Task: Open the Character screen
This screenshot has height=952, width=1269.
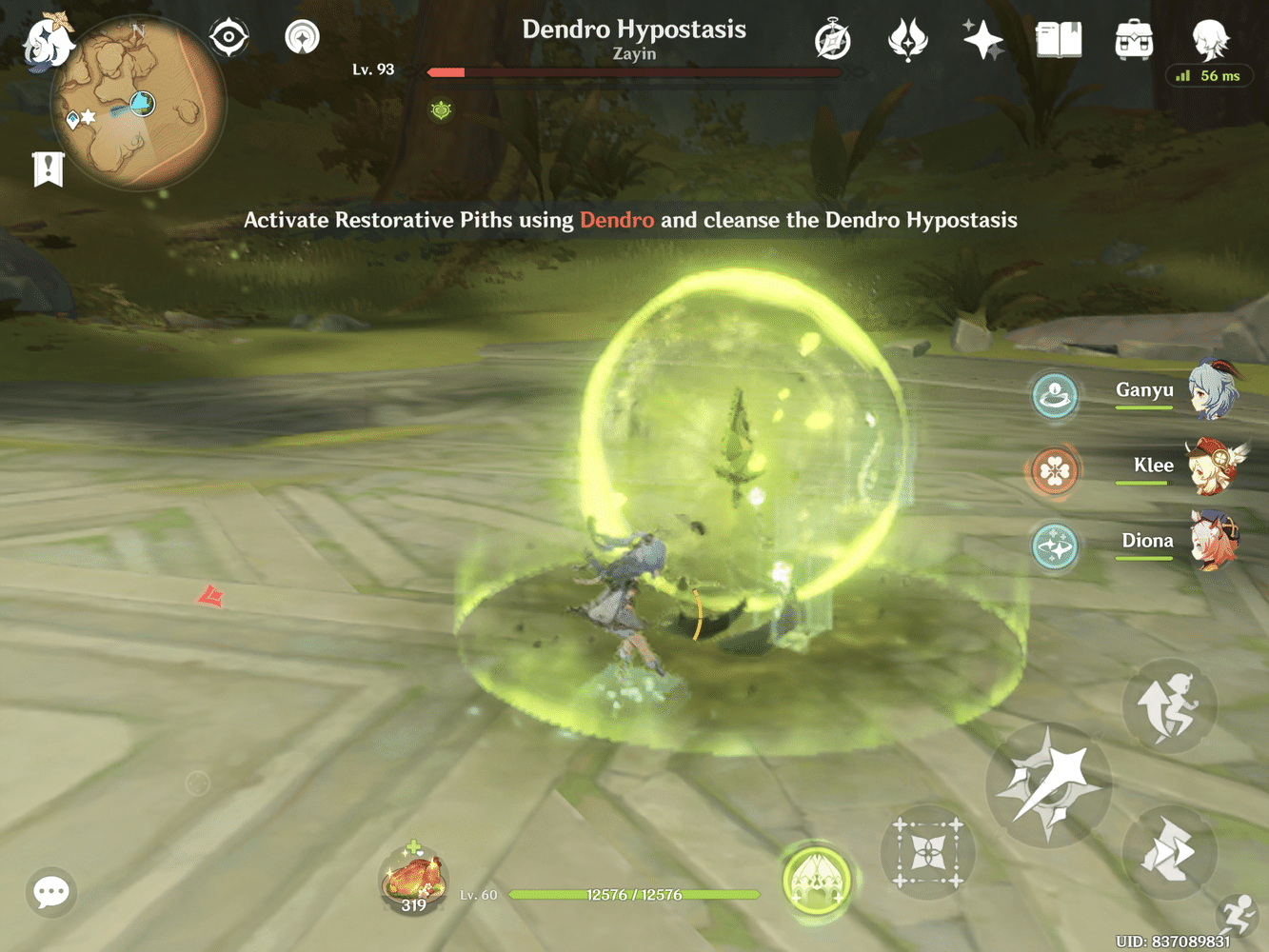Action: tap(1207, 40)
